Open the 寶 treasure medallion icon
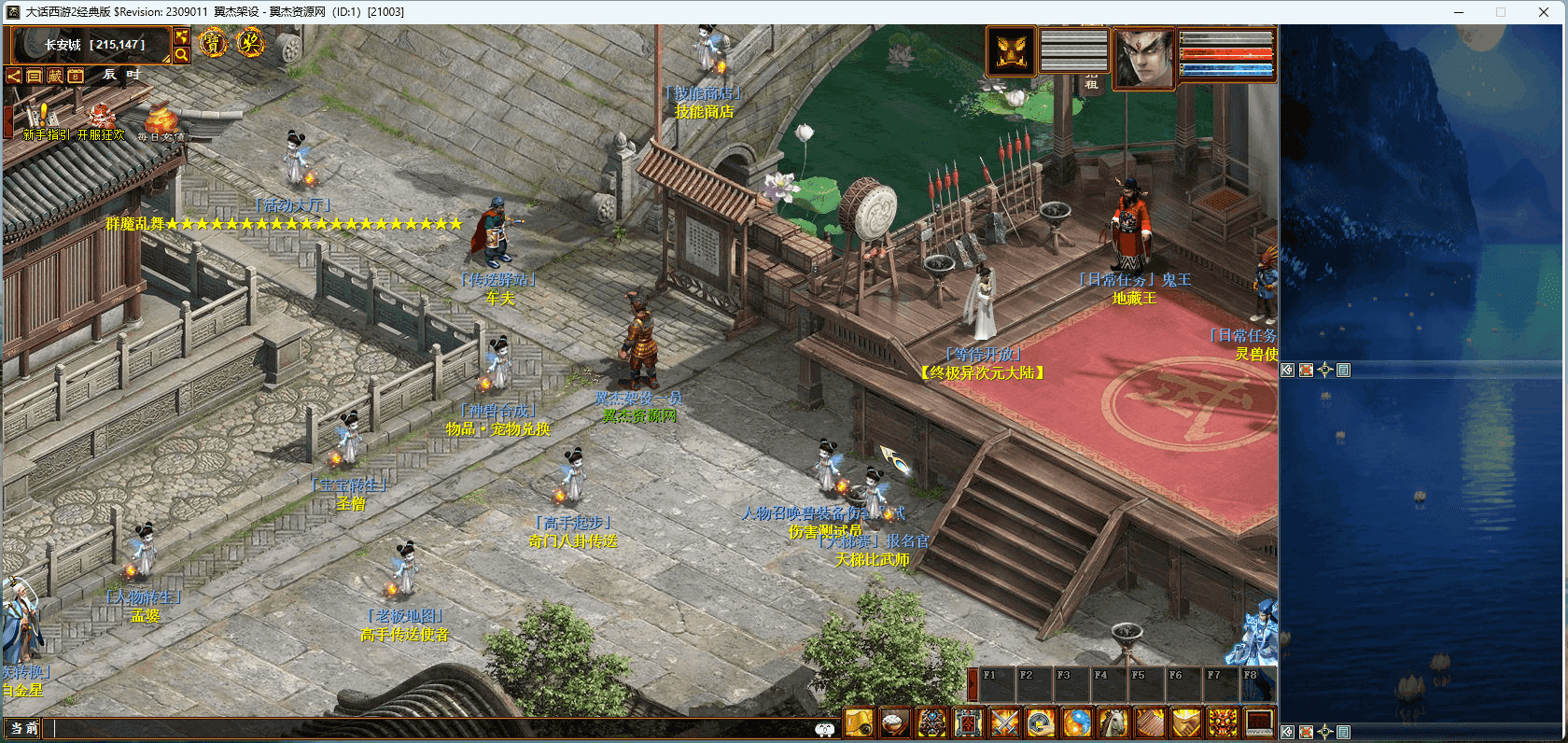 pos(213,43)
